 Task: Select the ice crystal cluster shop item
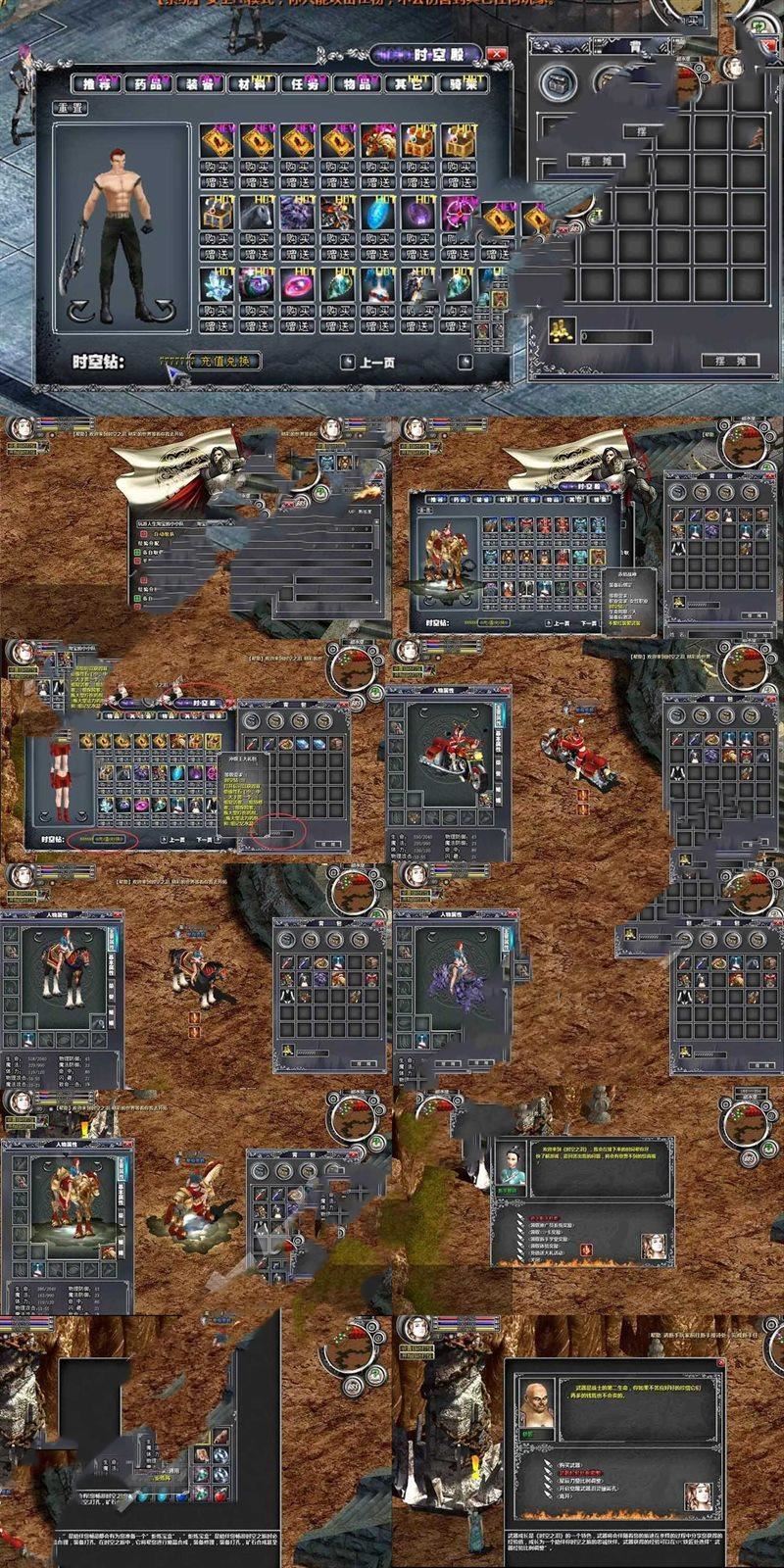217,285
